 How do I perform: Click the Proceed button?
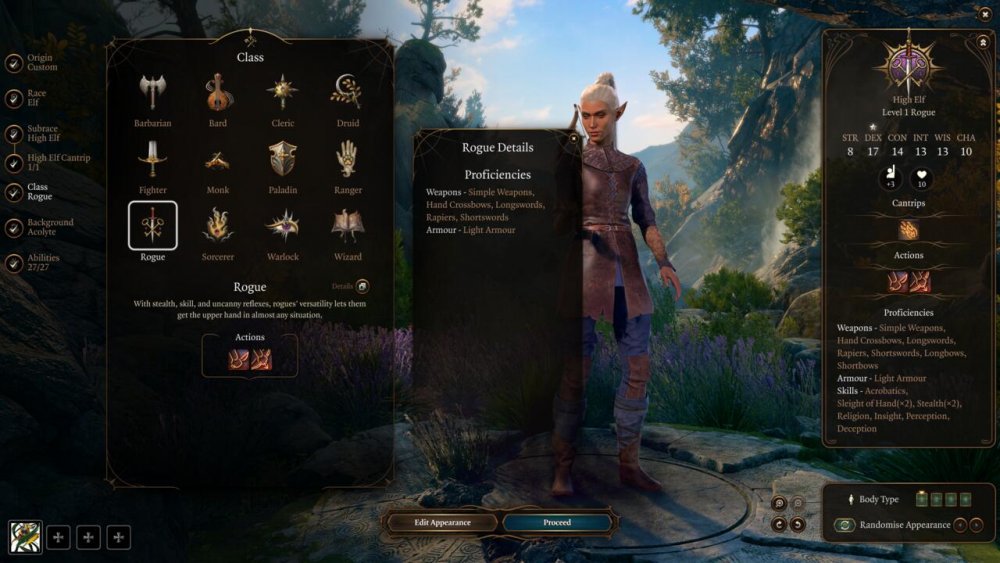point(557,522)
